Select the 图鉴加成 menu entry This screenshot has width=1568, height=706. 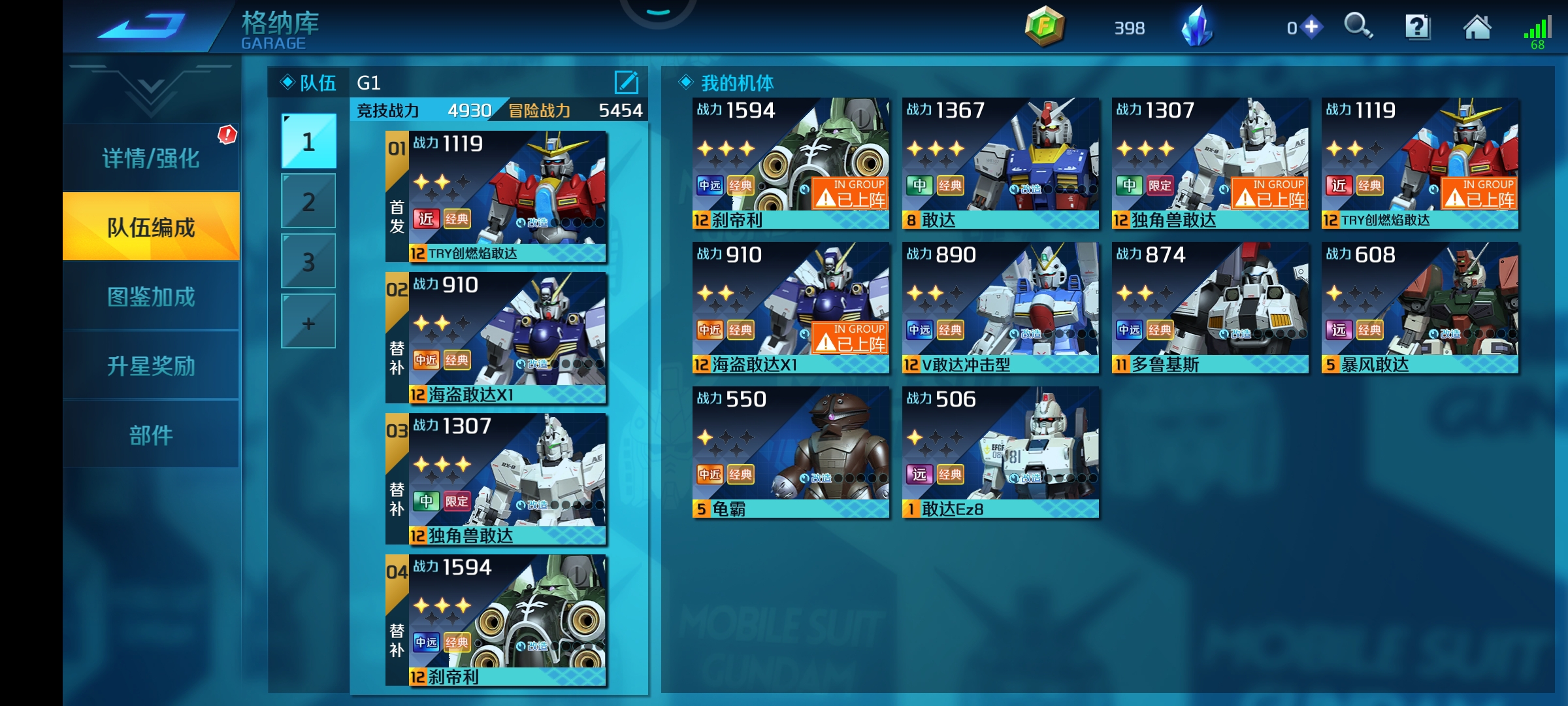[151, 297]
